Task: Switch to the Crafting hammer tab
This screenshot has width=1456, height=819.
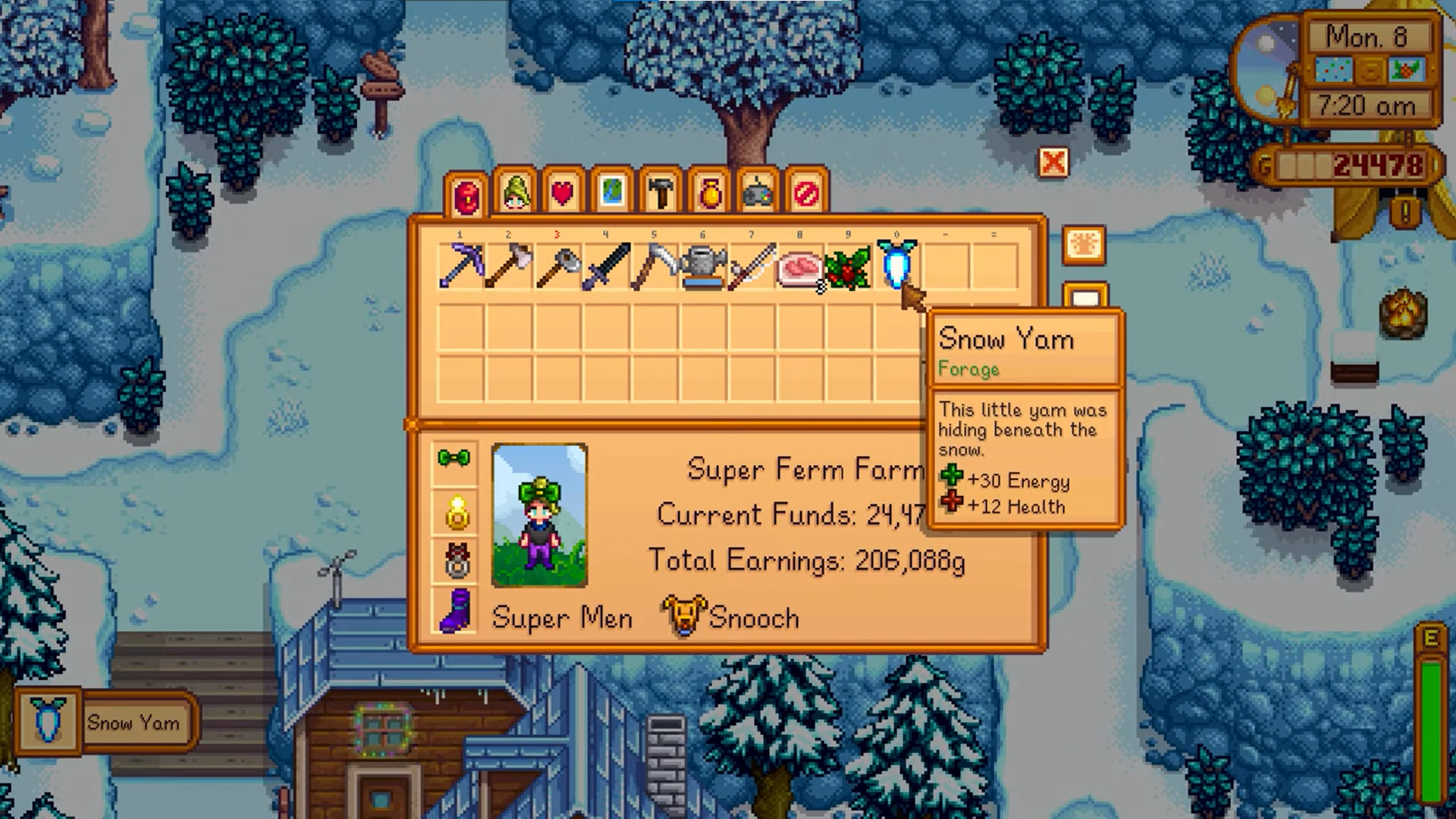Action: click(x=661, y=193)
